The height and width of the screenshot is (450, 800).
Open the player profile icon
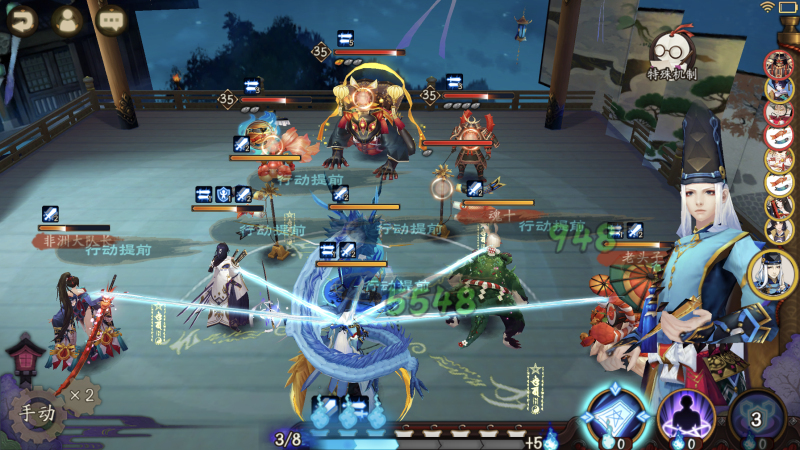(x=66, y=20)
